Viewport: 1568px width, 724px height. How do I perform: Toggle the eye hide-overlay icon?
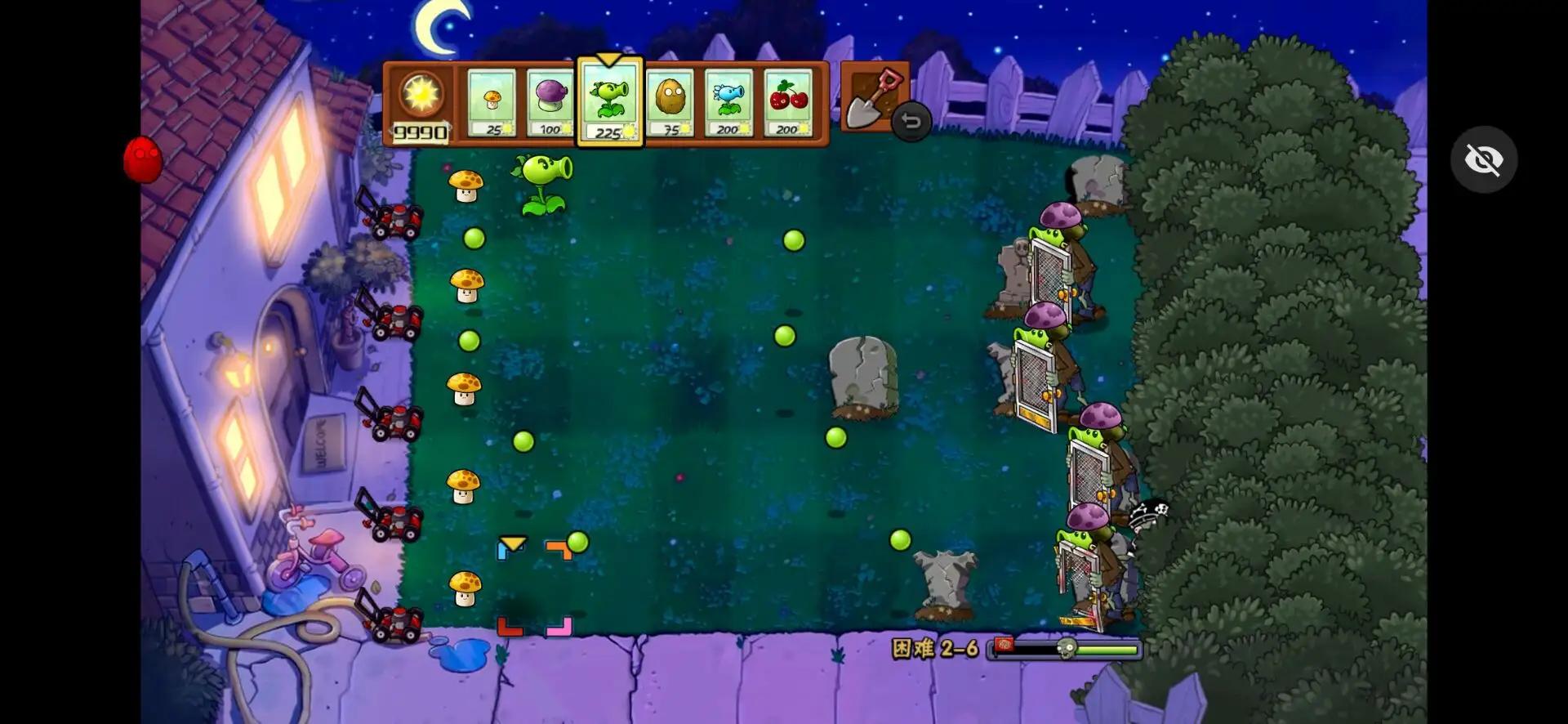[1485, 159]
